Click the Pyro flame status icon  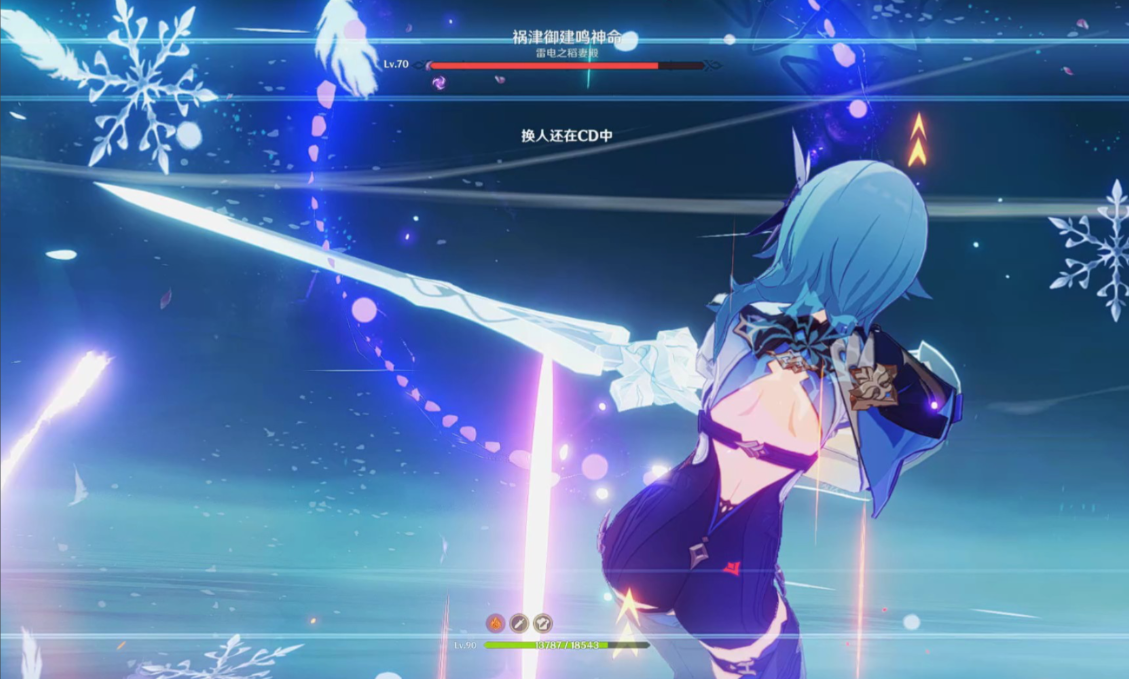point(495,623)
